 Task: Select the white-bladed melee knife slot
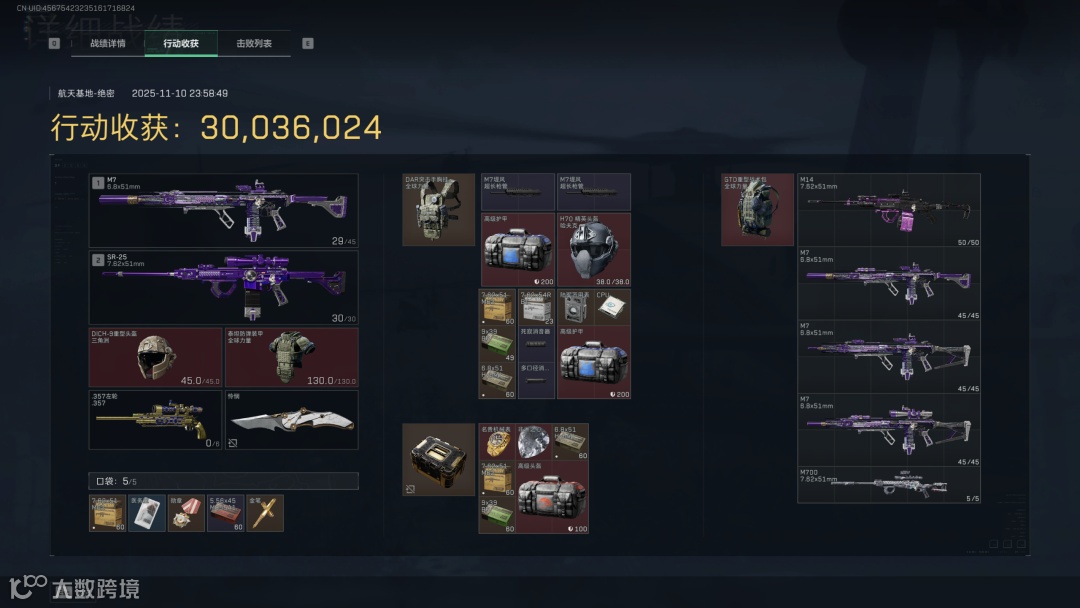pyautogui.click(x=291, y=420)
